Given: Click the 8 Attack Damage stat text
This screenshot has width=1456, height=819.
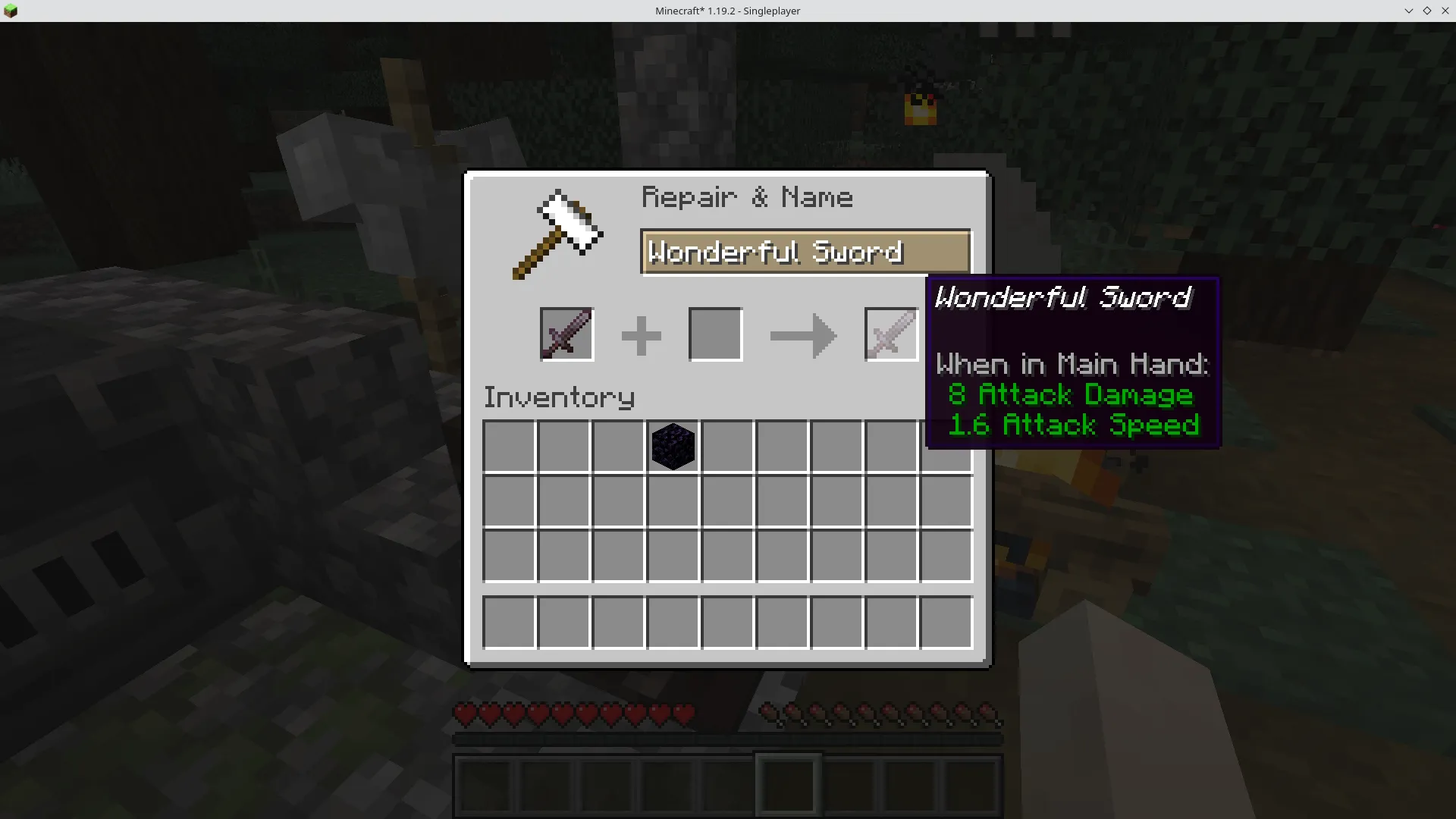Looking at the screenshot, I should click(x=1071, y=394).
